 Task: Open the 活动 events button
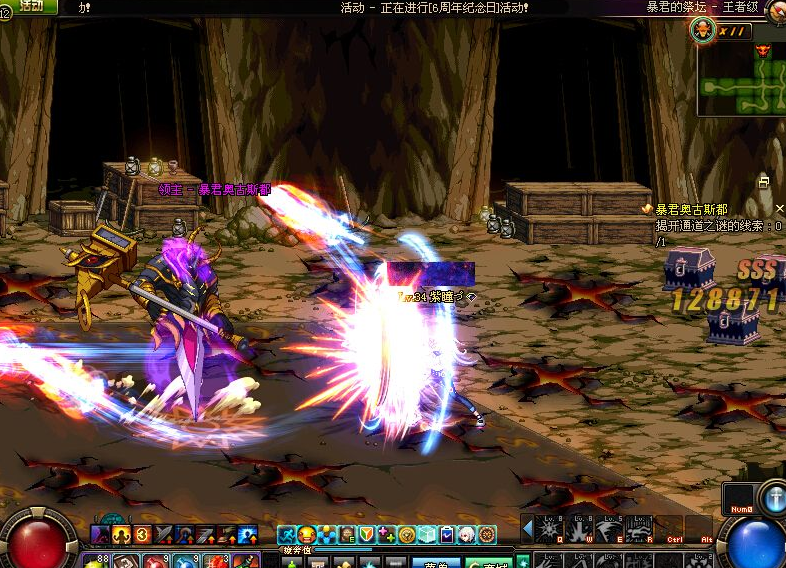click(x=30, y=6)
